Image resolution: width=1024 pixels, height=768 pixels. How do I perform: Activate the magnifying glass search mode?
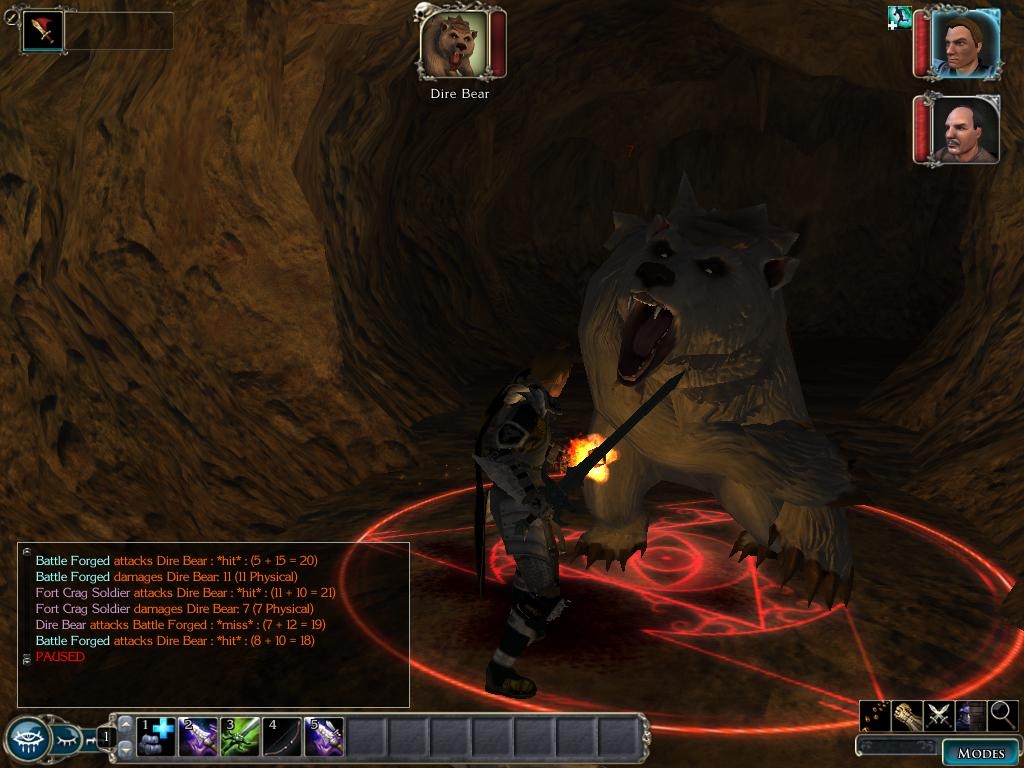click(1002, 715)
